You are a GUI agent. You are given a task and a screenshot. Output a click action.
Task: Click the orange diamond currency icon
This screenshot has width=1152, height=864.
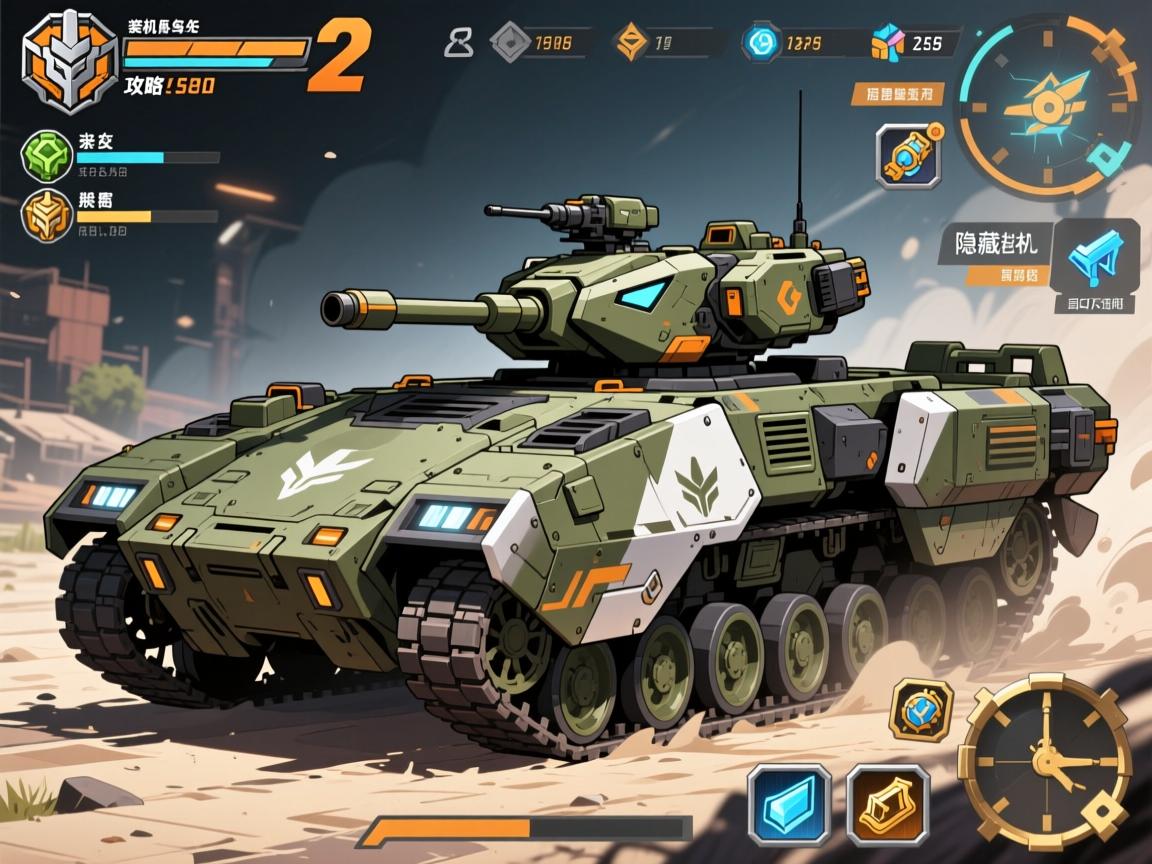[x=631, y=43]
